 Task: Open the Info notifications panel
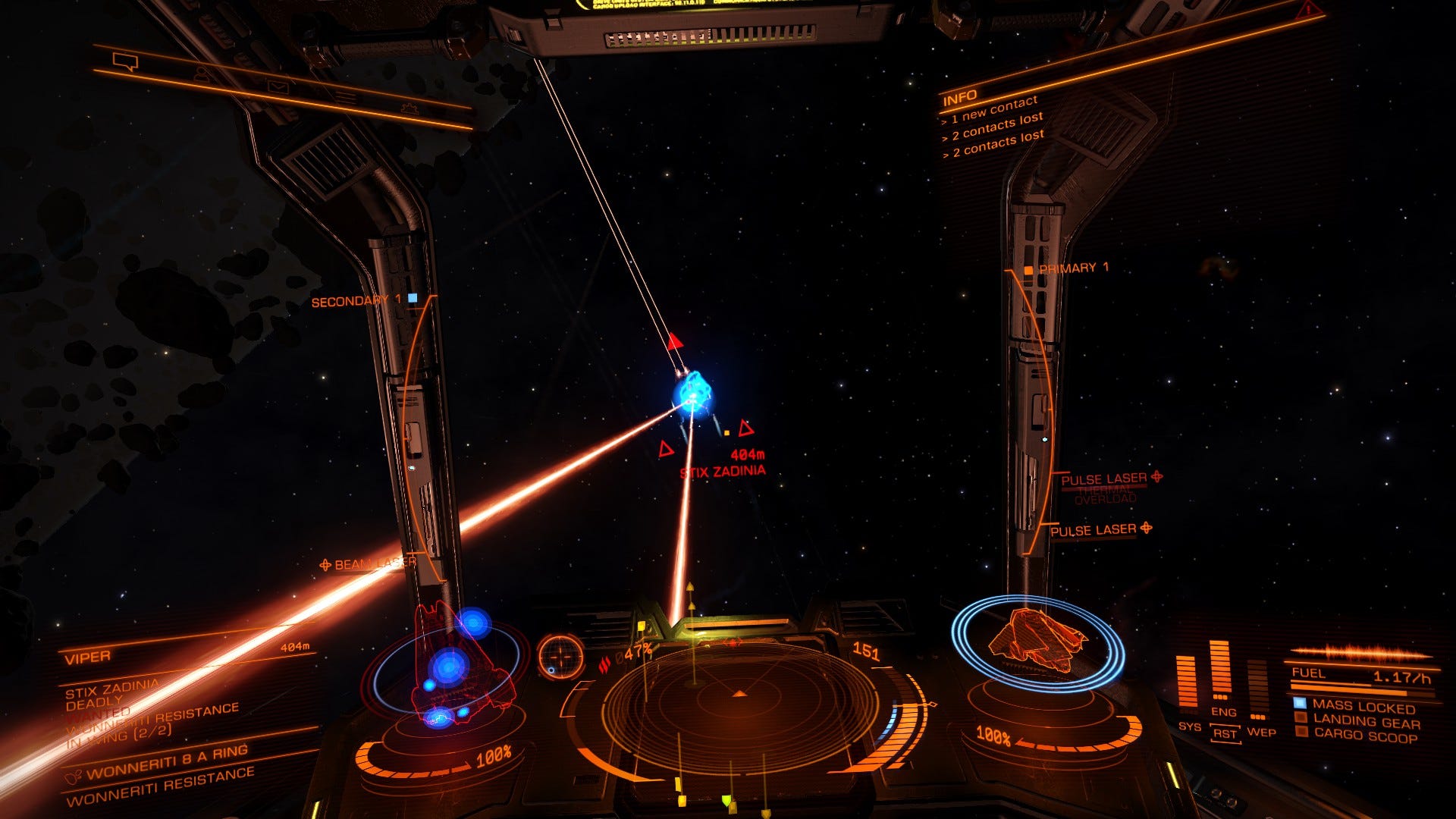pos(959,99)
